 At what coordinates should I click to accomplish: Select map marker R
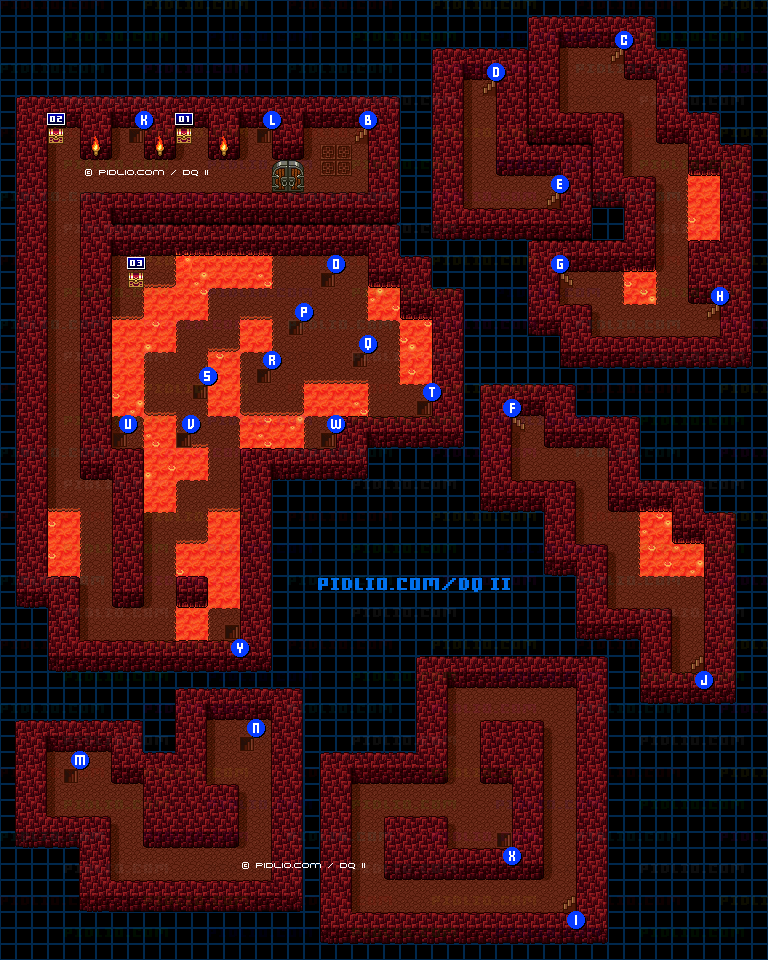coord(272,360)
